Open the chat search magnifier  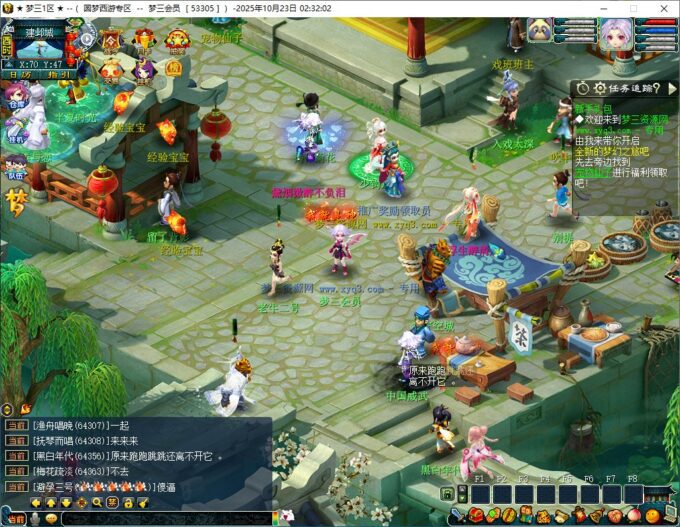pos(97,502)
